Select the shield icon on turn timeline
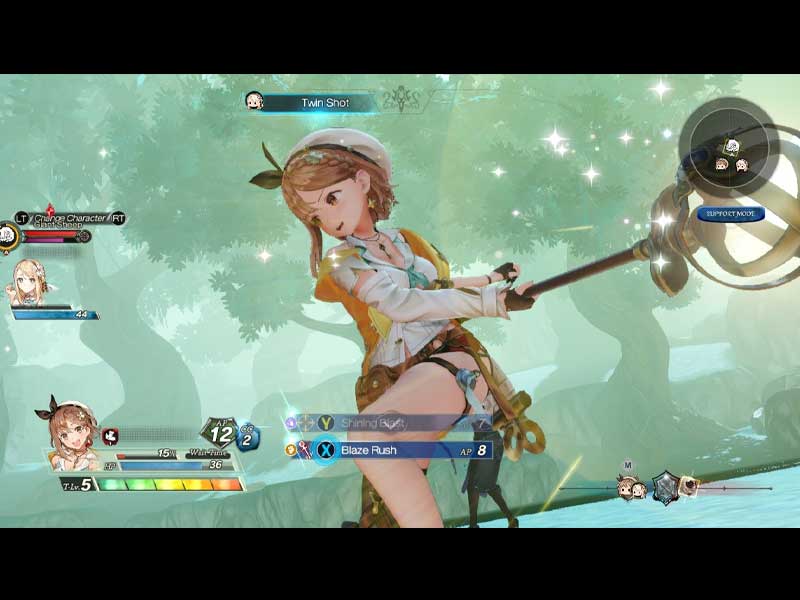The width and height of the screenshot is (800, 600). click(666, 487)
